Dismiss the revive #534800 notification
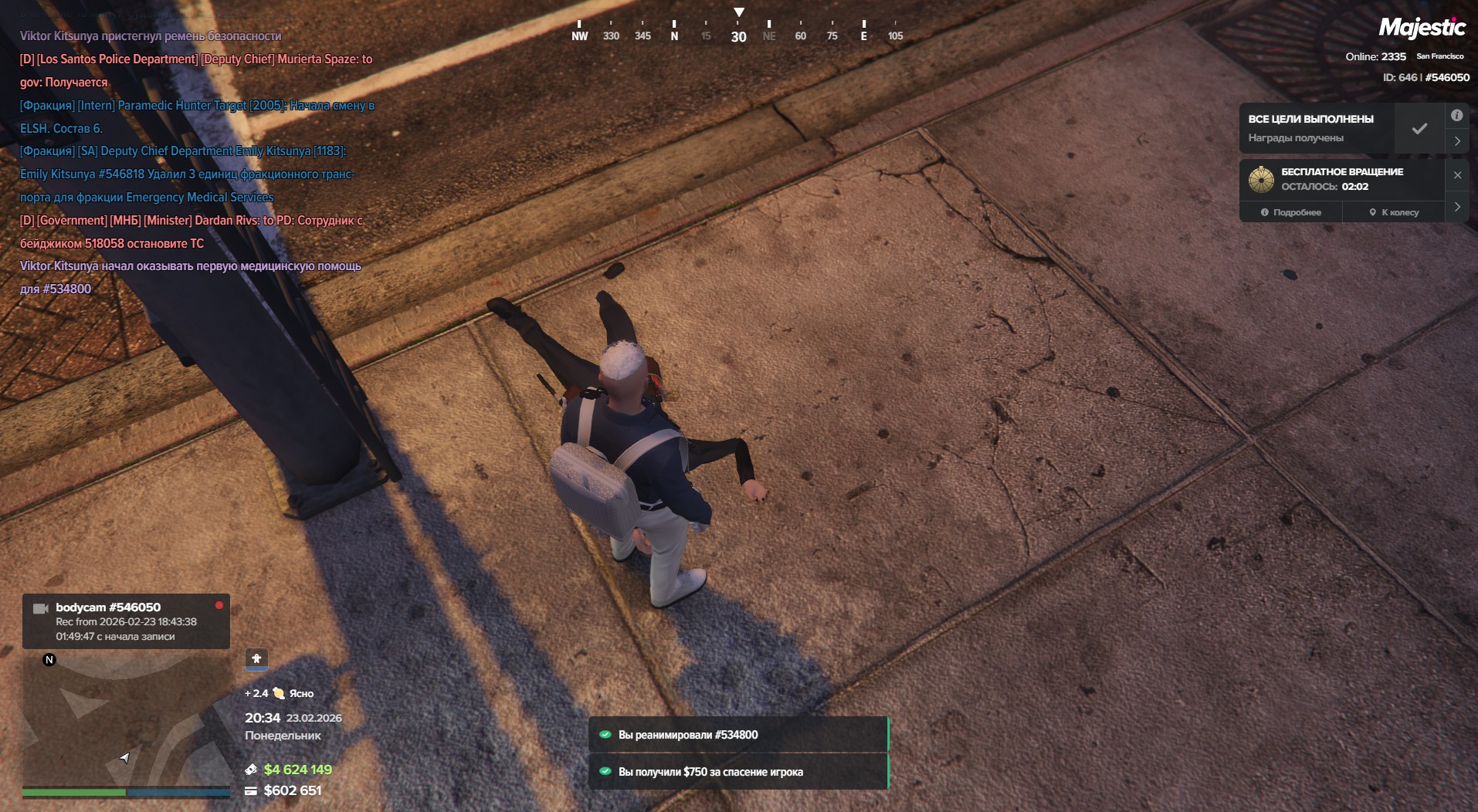This screenshot has width=1478, height=812. pos(738,735)
